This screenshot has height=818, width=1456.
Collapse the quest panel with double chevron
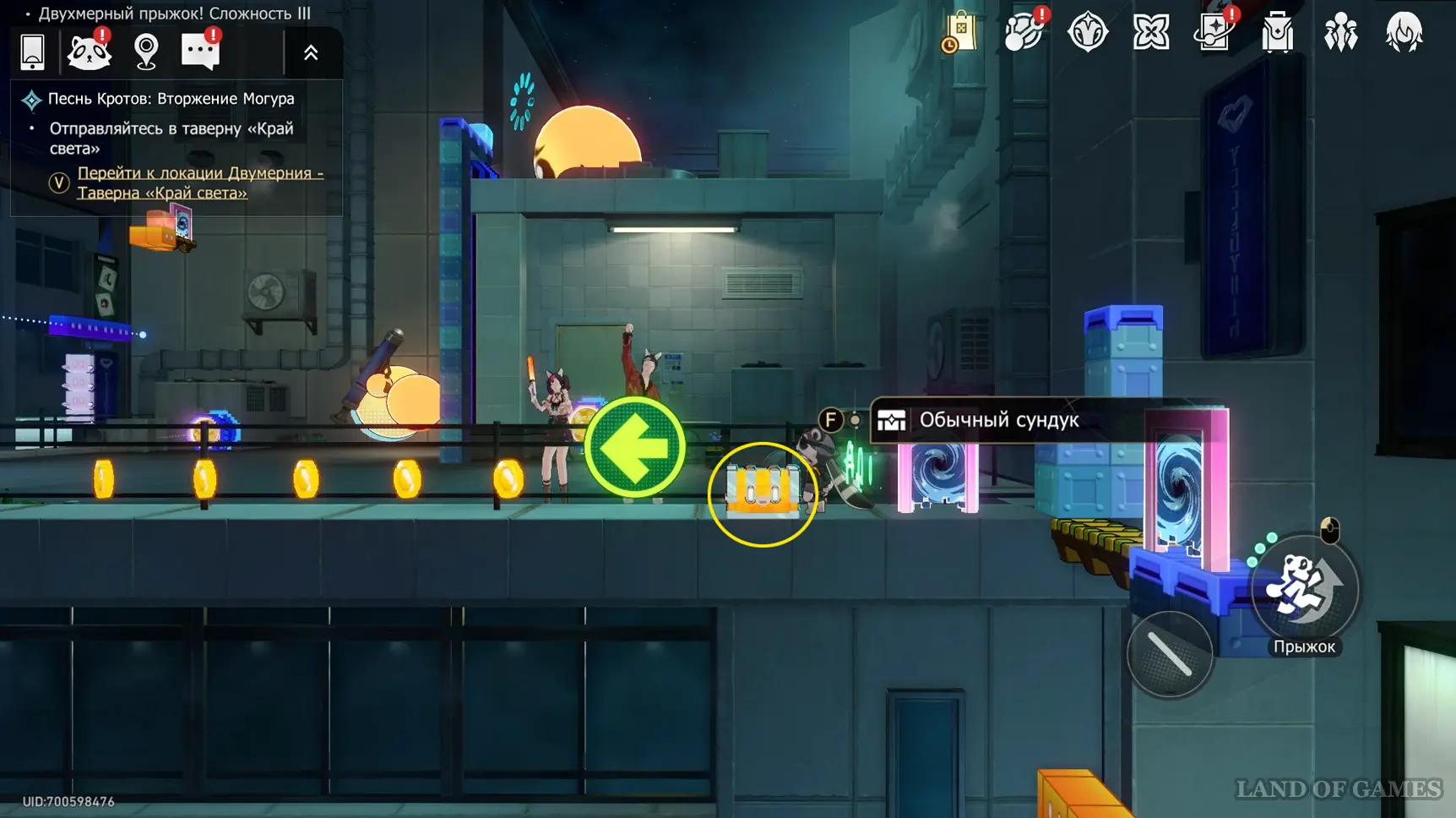click(311, 53)
